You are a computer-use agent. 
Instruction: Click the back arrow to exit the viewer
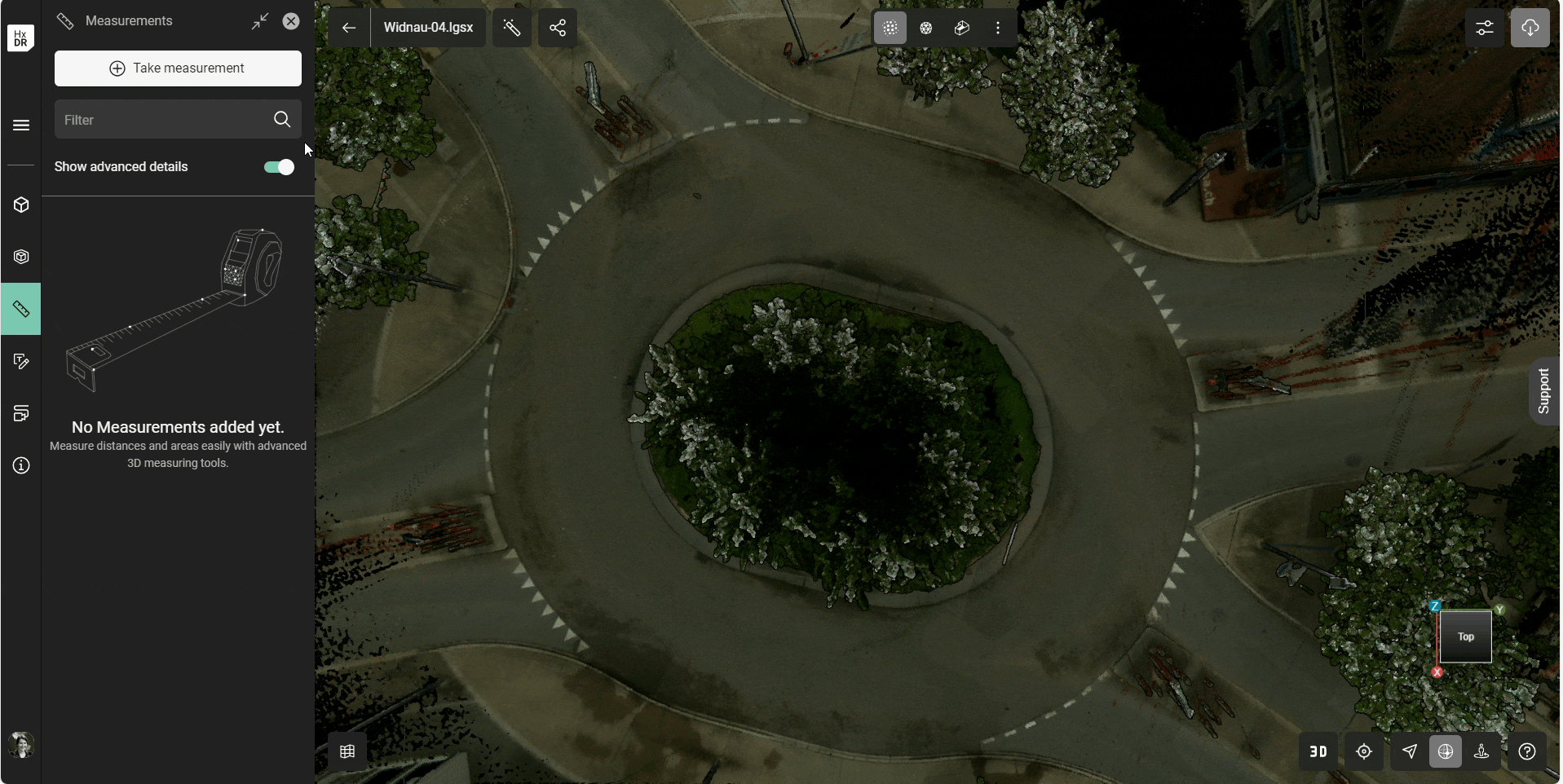pos(349,27)
